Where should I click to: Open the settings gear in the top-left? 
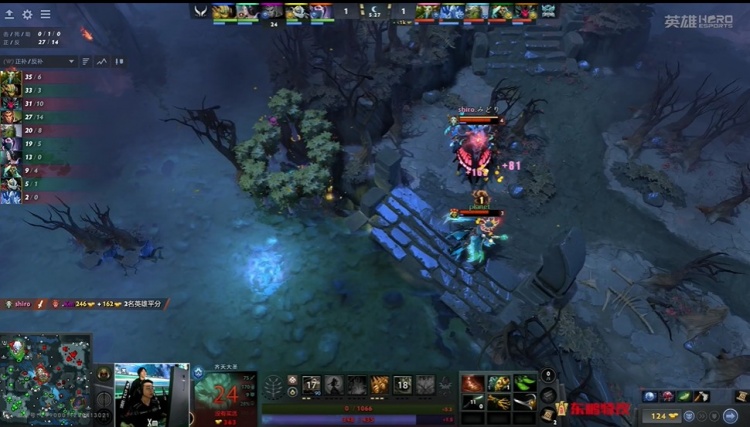[x=27, y=14]
